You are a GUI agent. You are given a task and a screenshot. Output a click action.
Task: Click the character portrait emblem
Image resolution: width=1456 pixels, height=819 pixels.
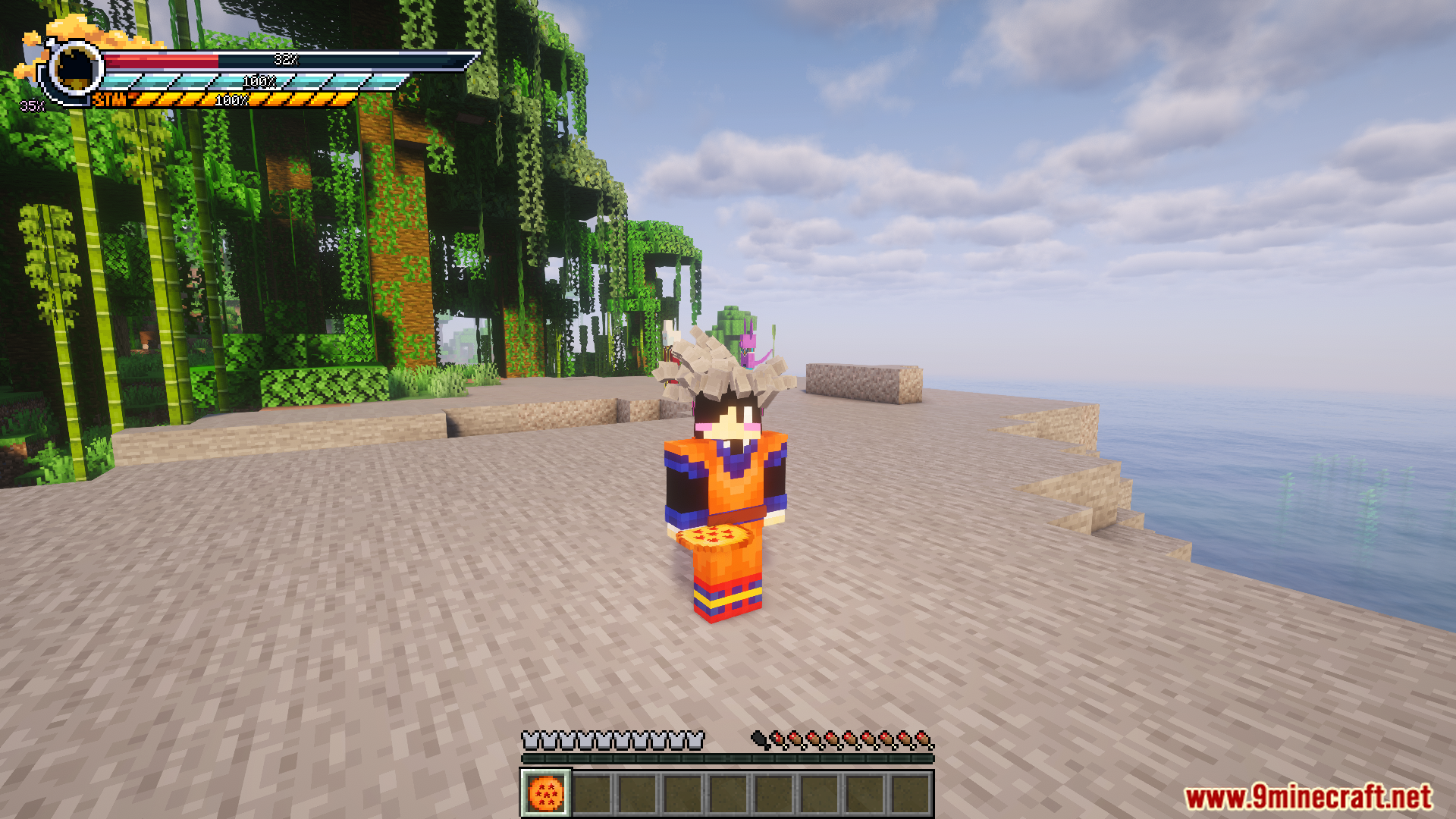click(x=75, y=68)
